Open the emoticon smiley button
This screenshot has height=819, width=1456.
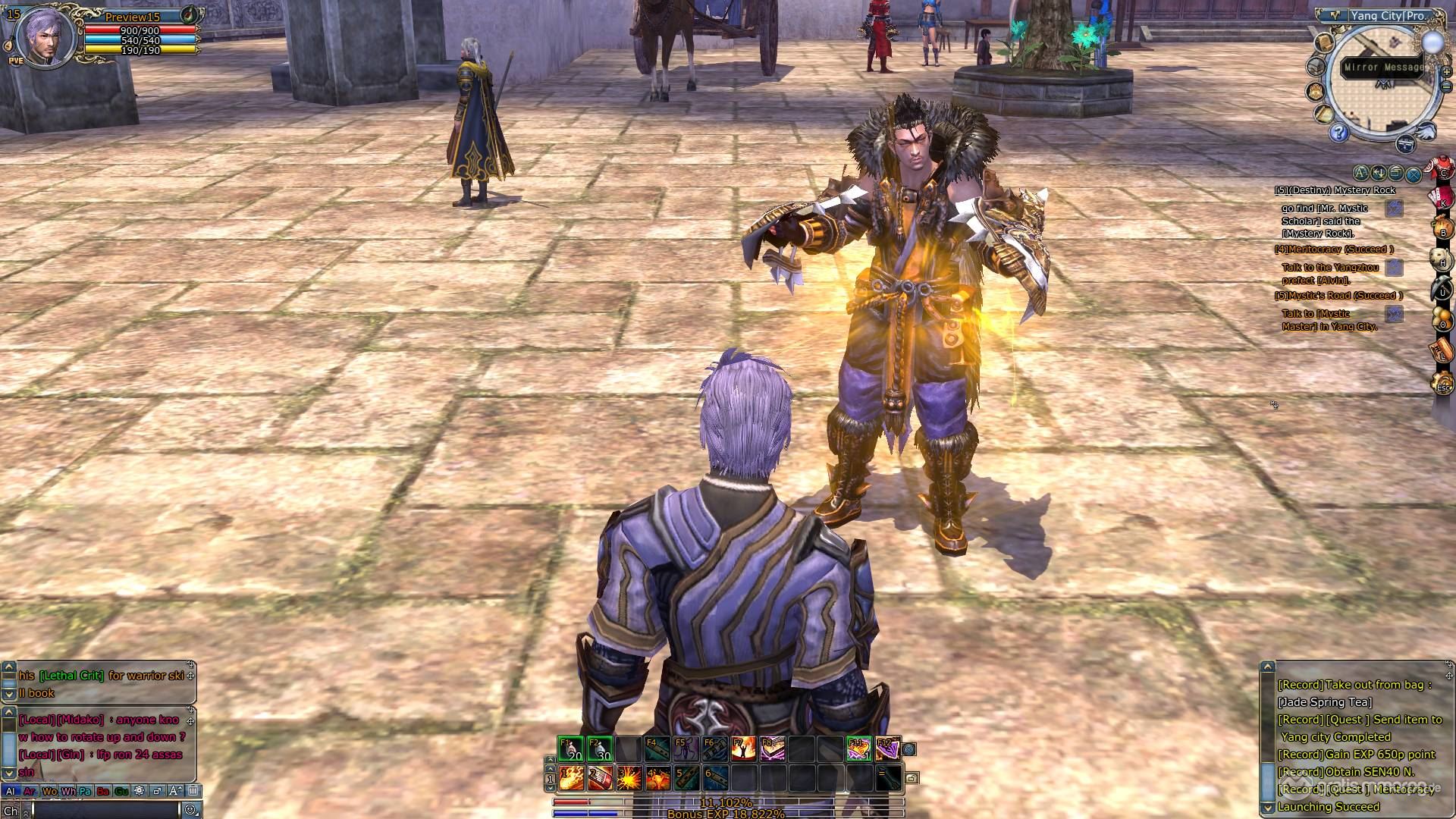[x=190, y=810]
